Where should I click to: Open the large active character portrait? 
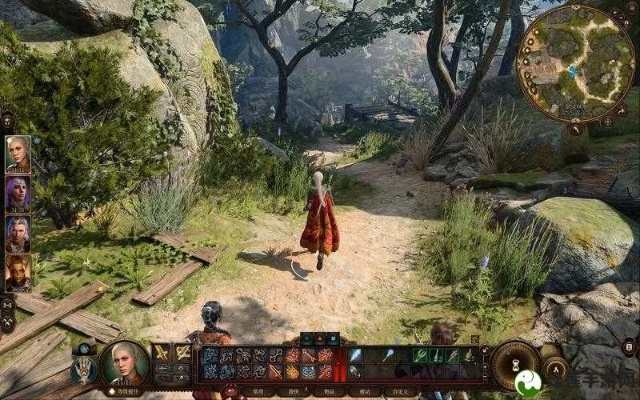click(124, 363)
